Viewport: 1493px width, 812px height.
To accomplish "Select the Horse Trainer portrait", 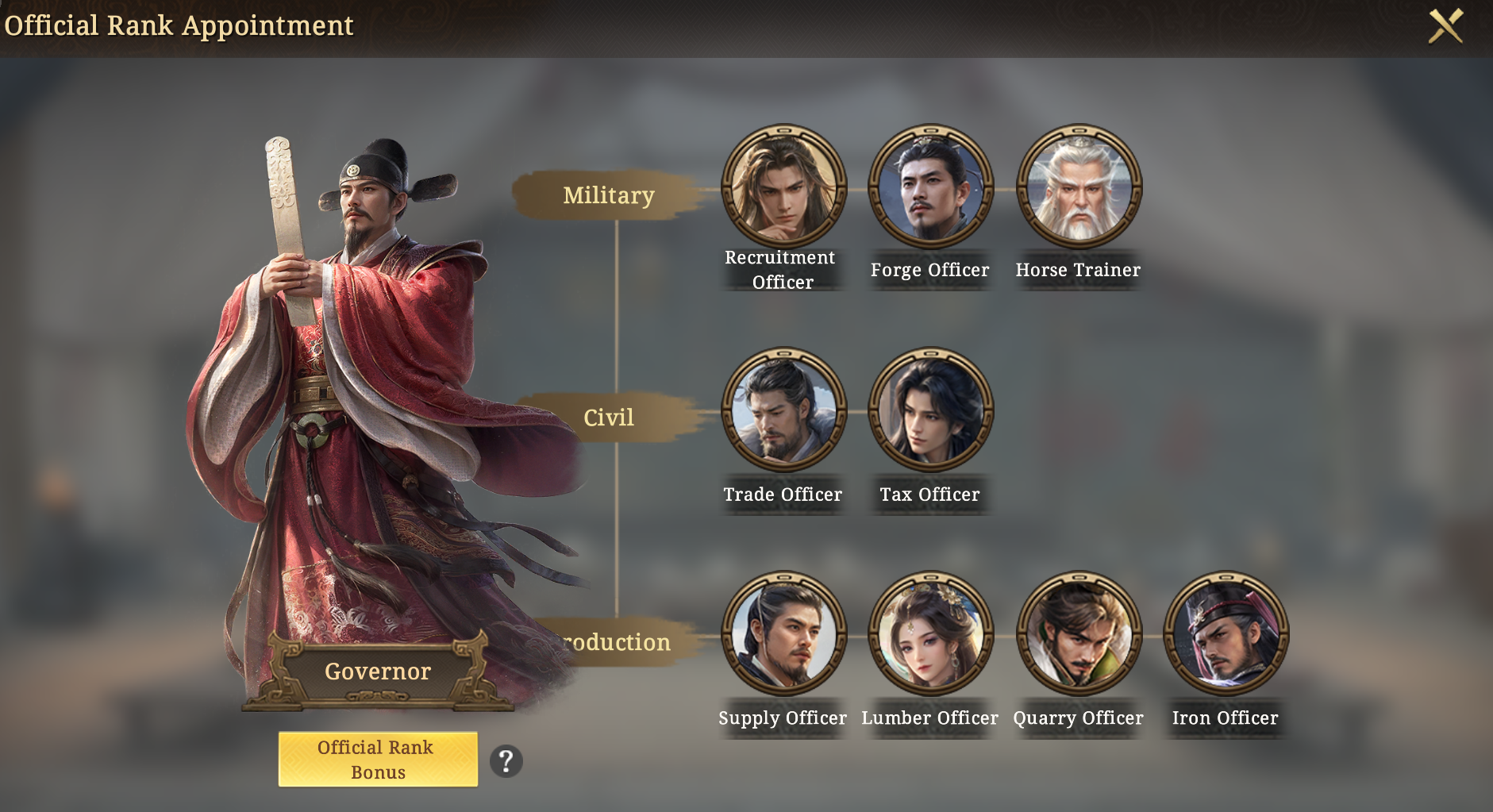I will point(1079,187).
